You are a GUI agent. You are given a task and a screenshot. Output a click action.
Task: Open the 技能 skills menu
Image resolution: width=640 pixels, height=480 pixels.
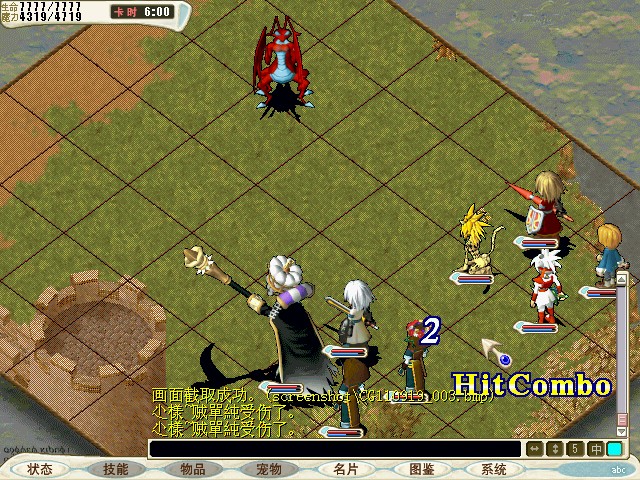pos(115,469)
